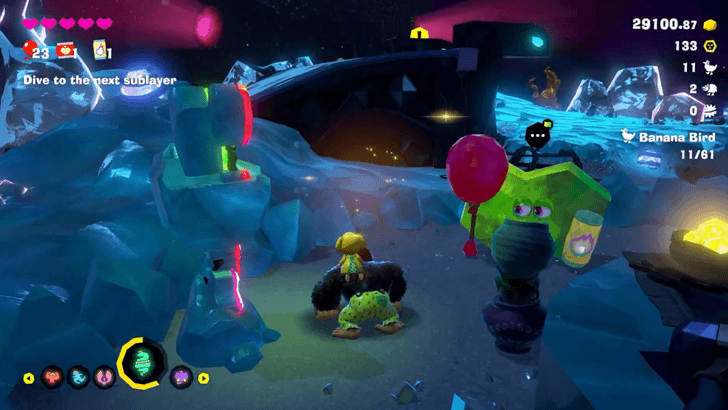Click the yellow hexagon chip icon
This screenshot has width=728, height=410.
click(711, 46)
